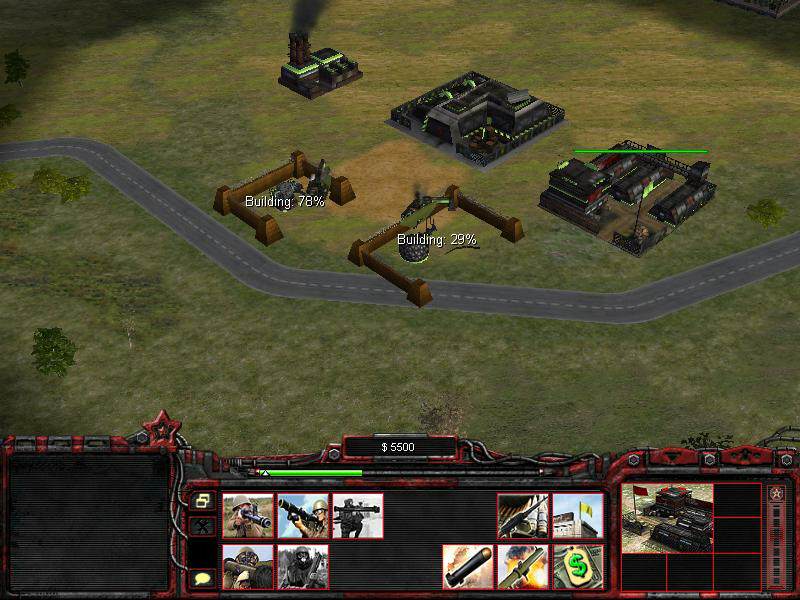Queue the green-helmet rocket launcher soldier
The height and width of the screenshot is (600, 800).
pyautogui.click(x=302, y=516)
